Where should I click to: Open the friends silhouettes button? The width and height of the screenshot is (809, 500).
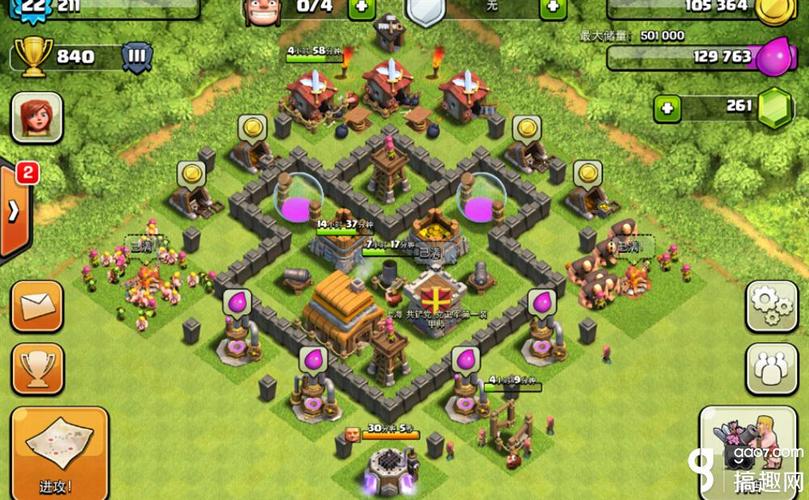(x=772, y=367)
